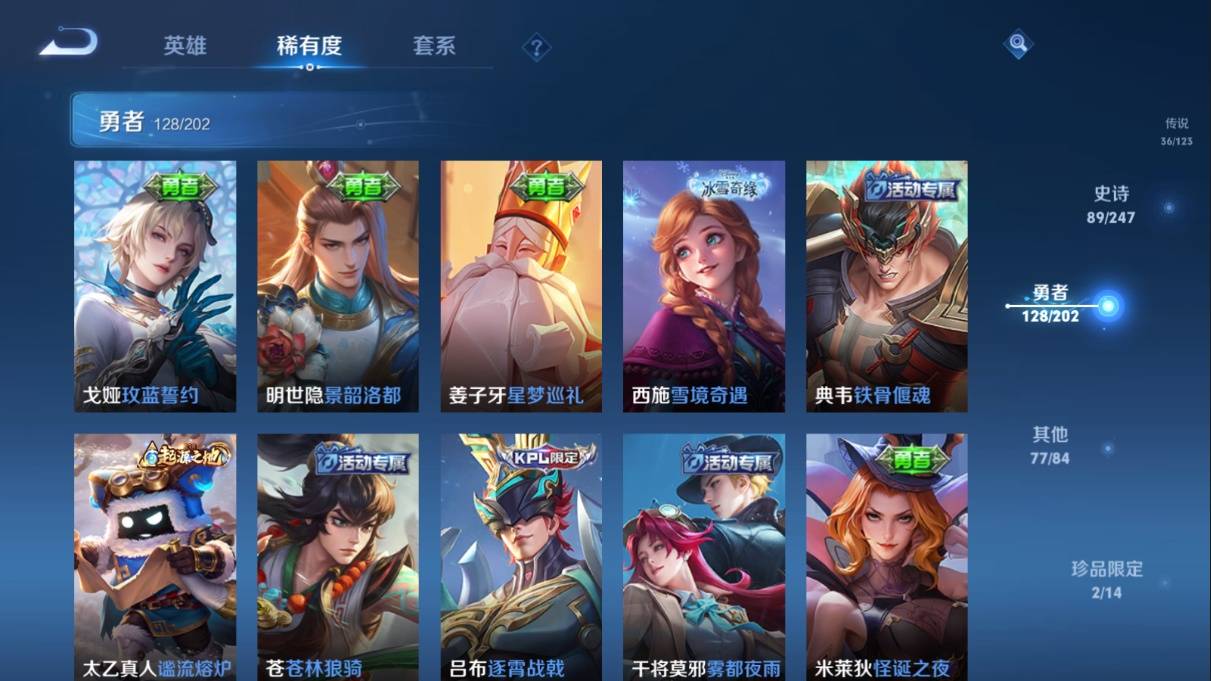This screenshot has width=1211, height=681.
Task: View the 西施 雪境奇遇 skin card
Action: point(704,286)
